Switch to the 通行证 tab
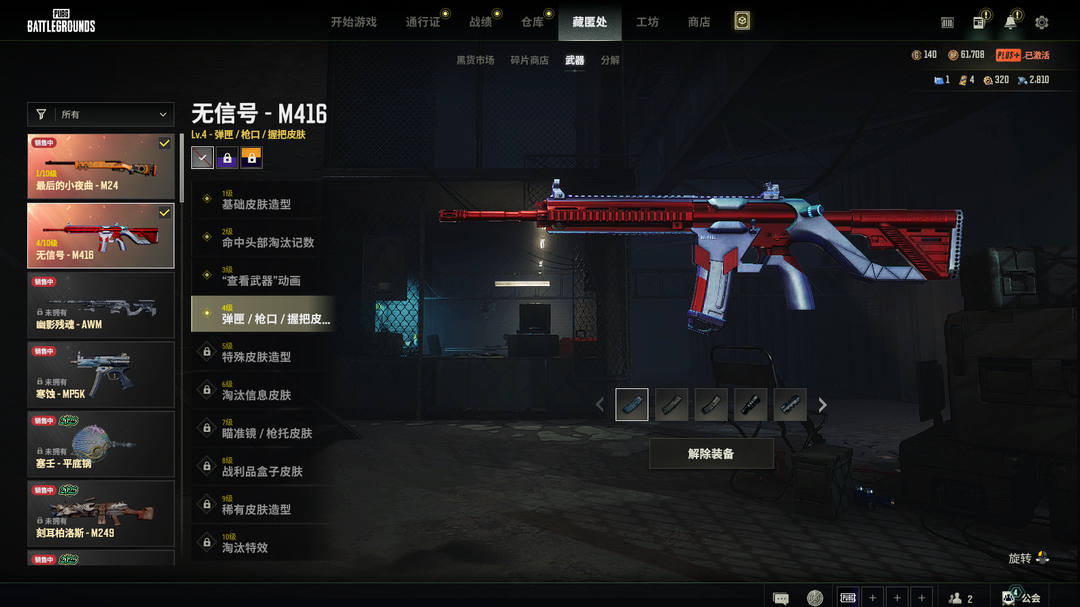Image resolution: width=1080 pixels, height=607 pixels. click(423, 22)
